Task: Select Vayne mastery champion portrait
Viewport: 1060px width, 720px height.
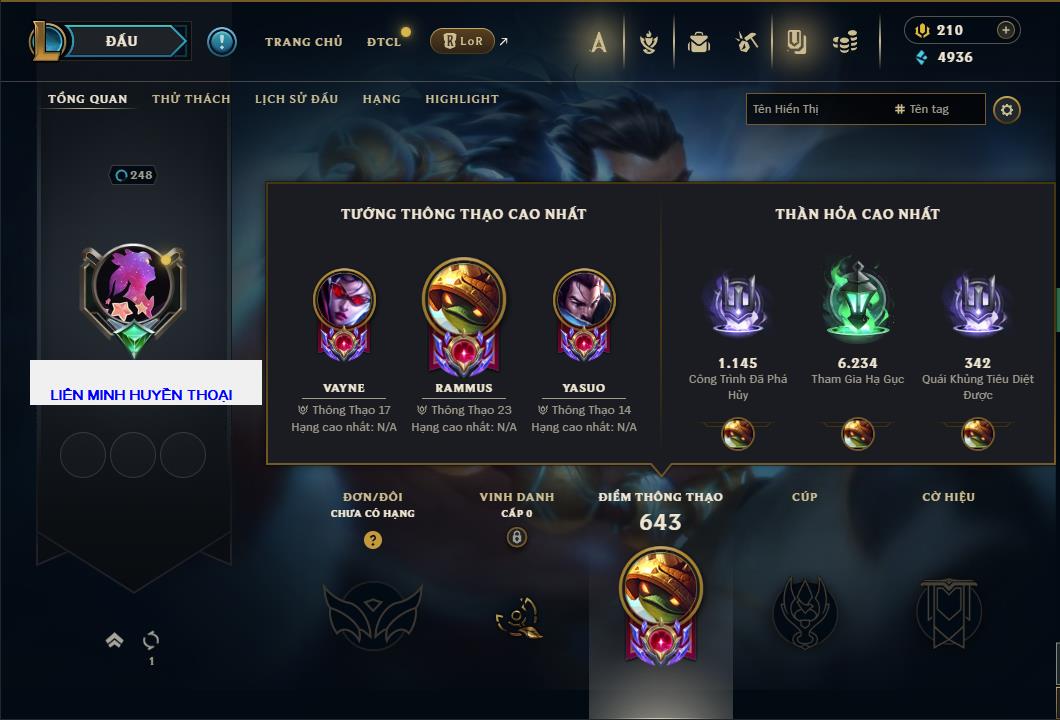Action: [x=344, y=301]
